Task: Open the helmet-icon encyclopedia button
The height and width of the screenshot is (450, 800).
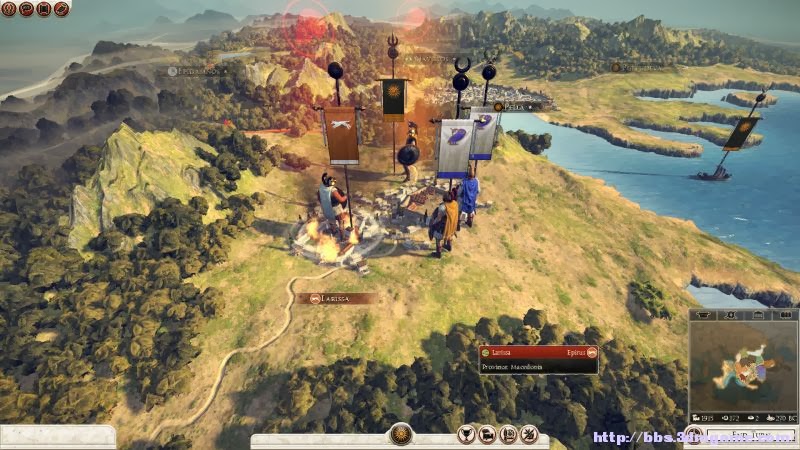Action: click(61, 9)
